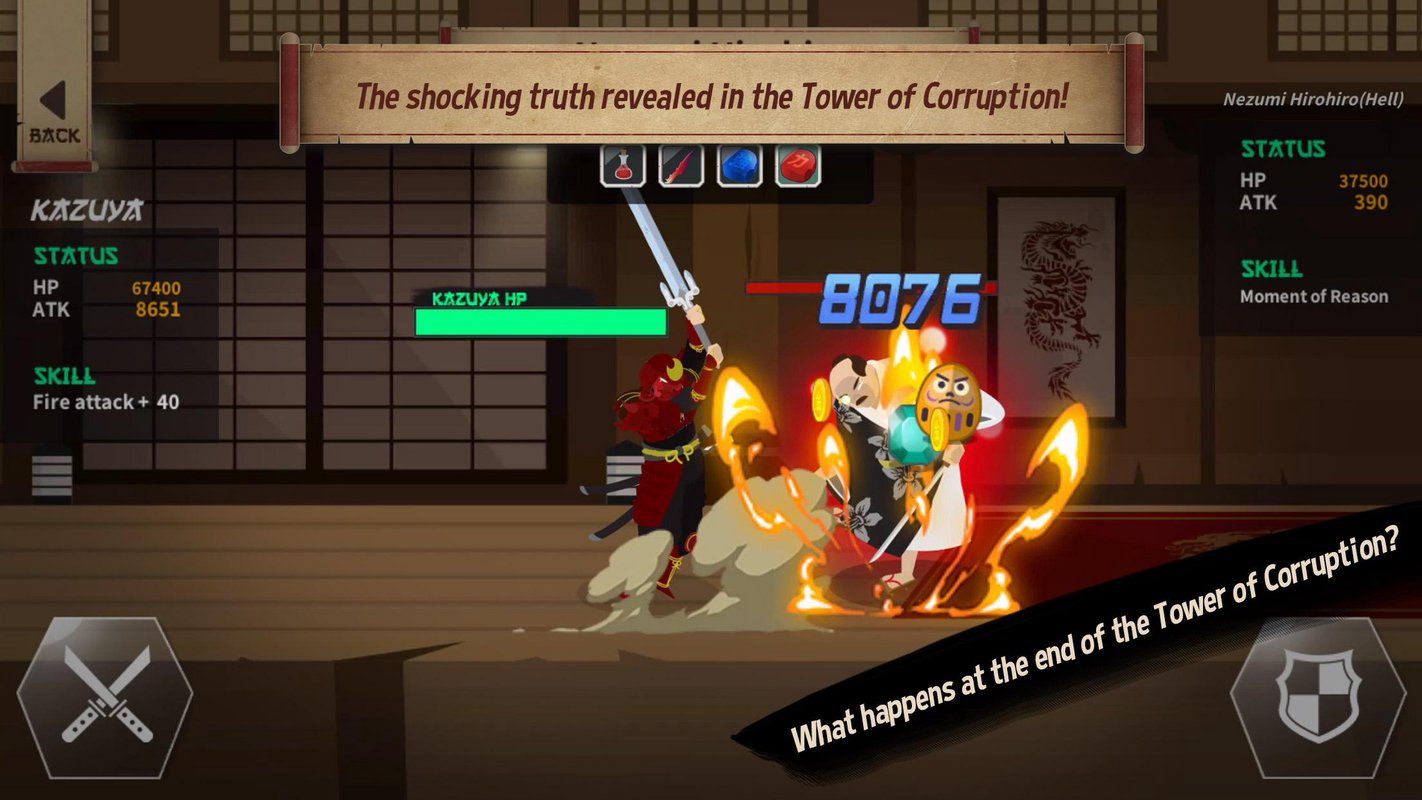Toggle the enemy's Moment of Reason skill
Viewport: 1422px width, 800px height.
(1315, 296)
